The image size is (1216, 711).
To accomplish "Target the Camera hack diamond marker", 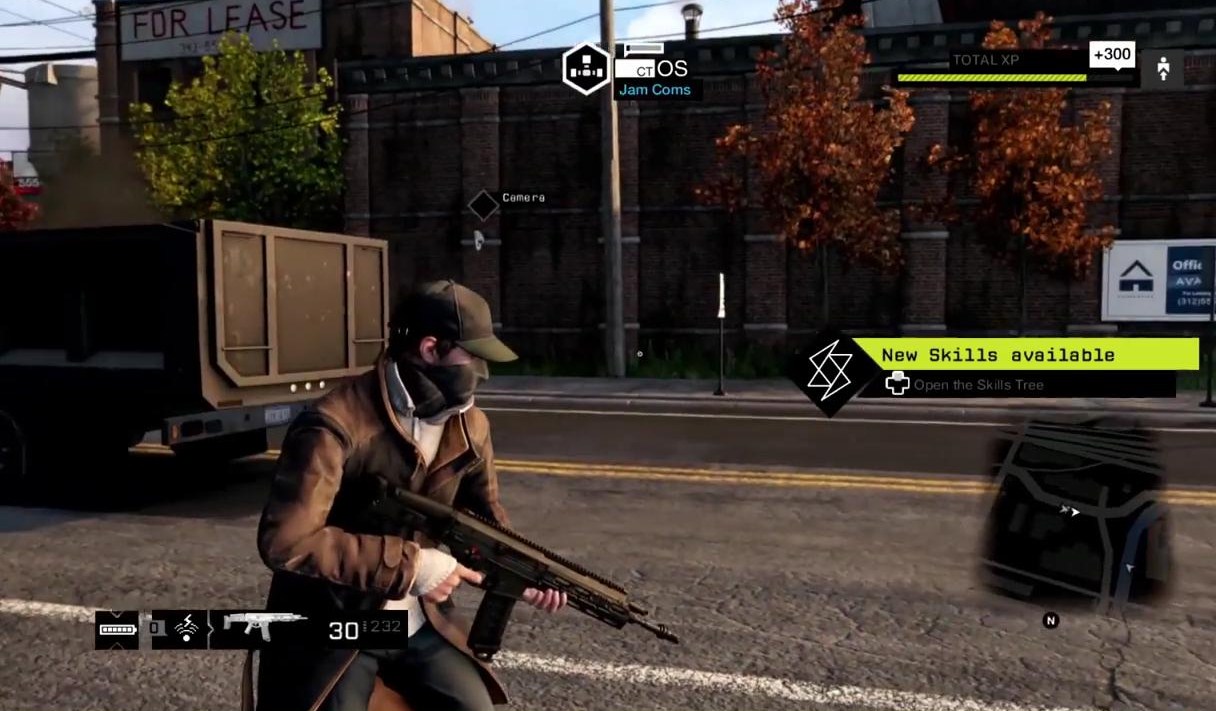I will pos(484,205).
